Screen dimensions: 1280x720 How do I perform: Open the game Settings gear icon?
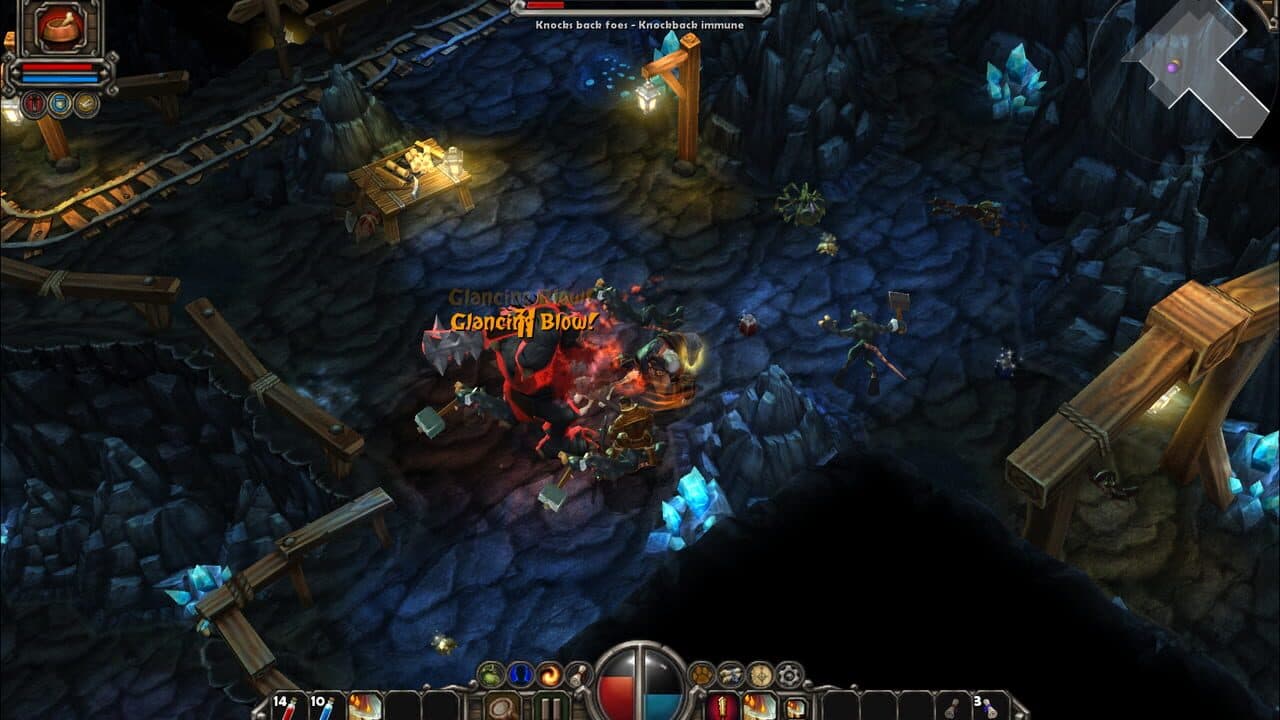pyautogui.click(x=788, y=672)
